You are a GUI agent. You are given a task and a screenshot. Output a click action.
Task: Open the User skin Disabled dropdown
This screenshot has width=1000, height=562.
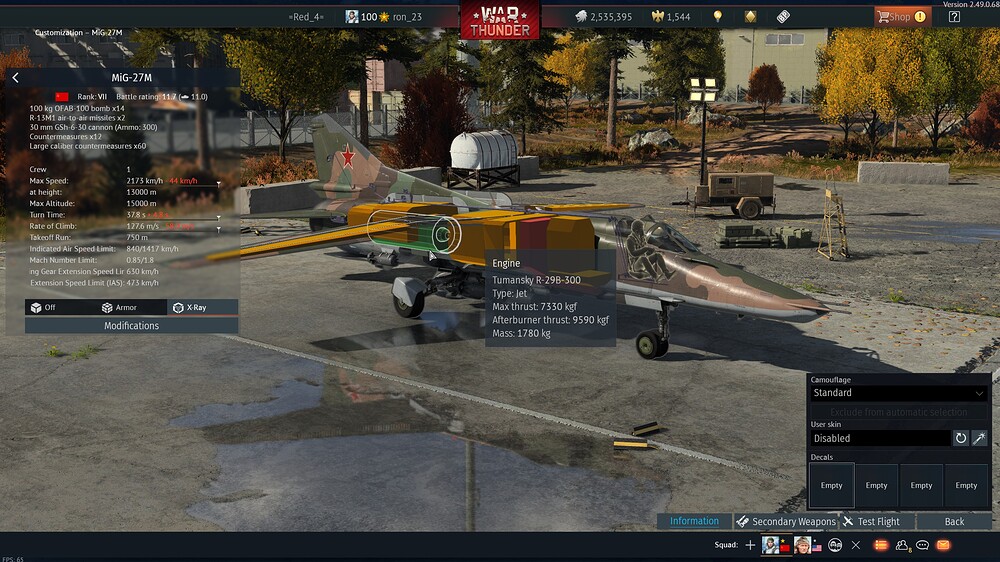tap(879, 438)
